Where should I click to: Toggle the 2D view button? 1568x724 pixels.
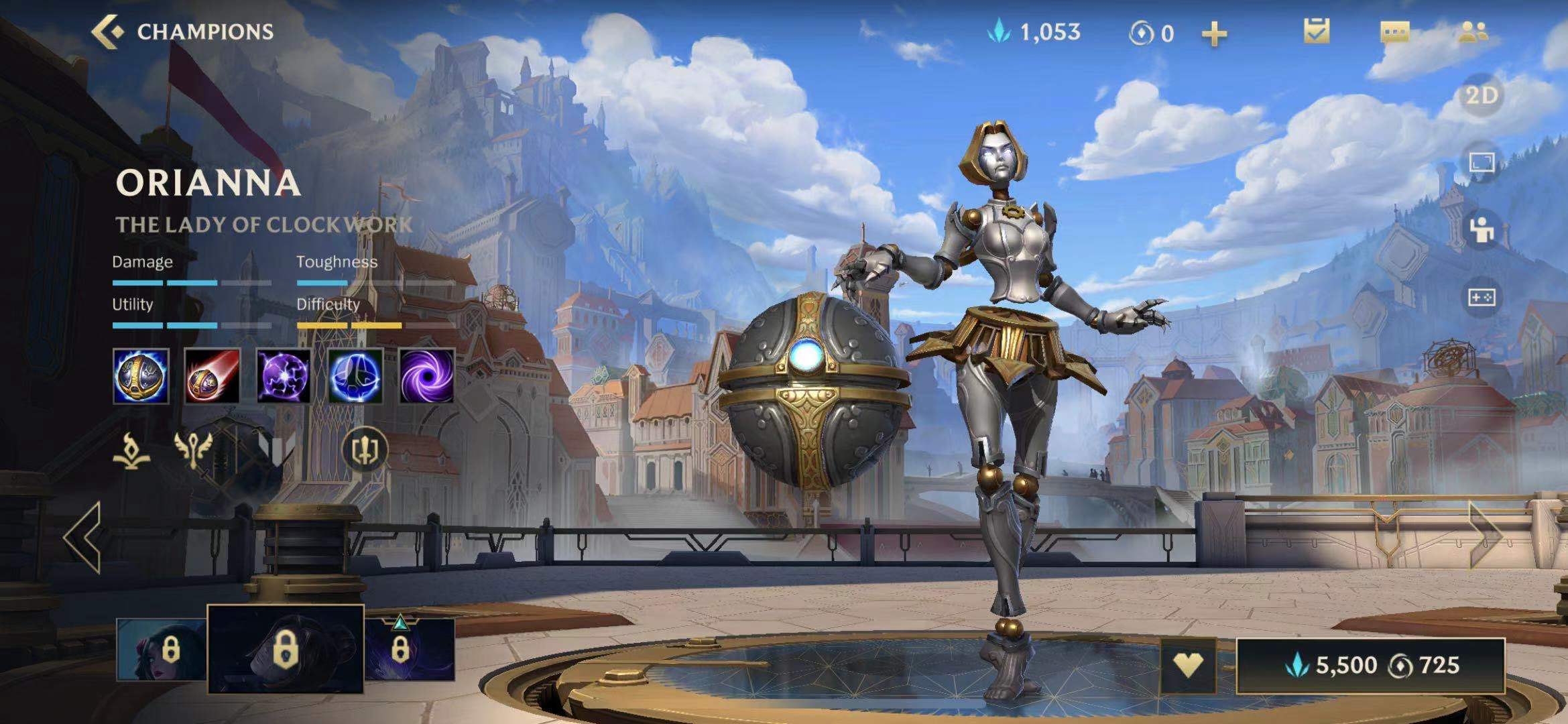tap(1482, 96)
